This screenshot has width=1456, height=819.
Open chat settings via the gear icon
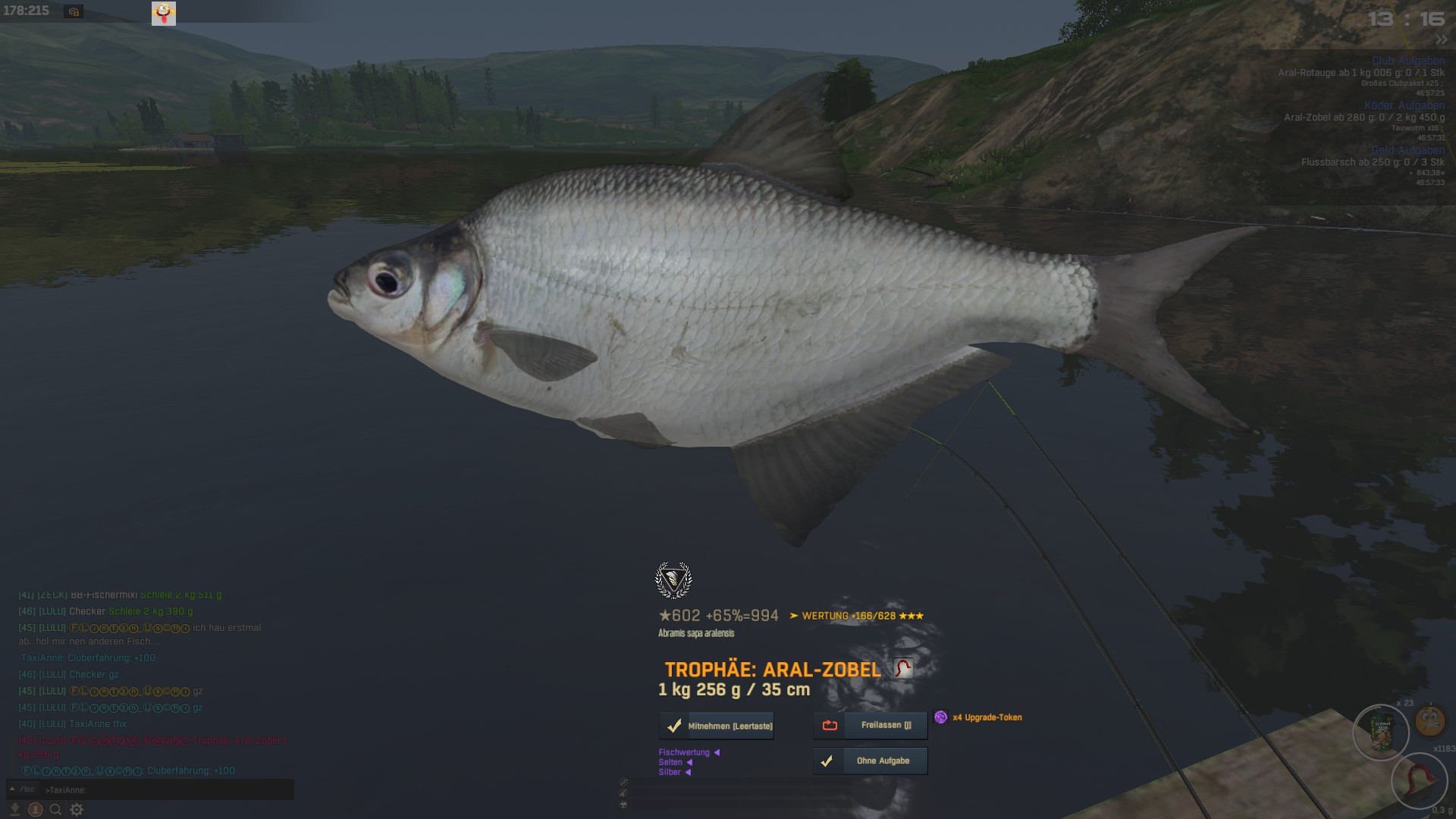pos(77,810)
